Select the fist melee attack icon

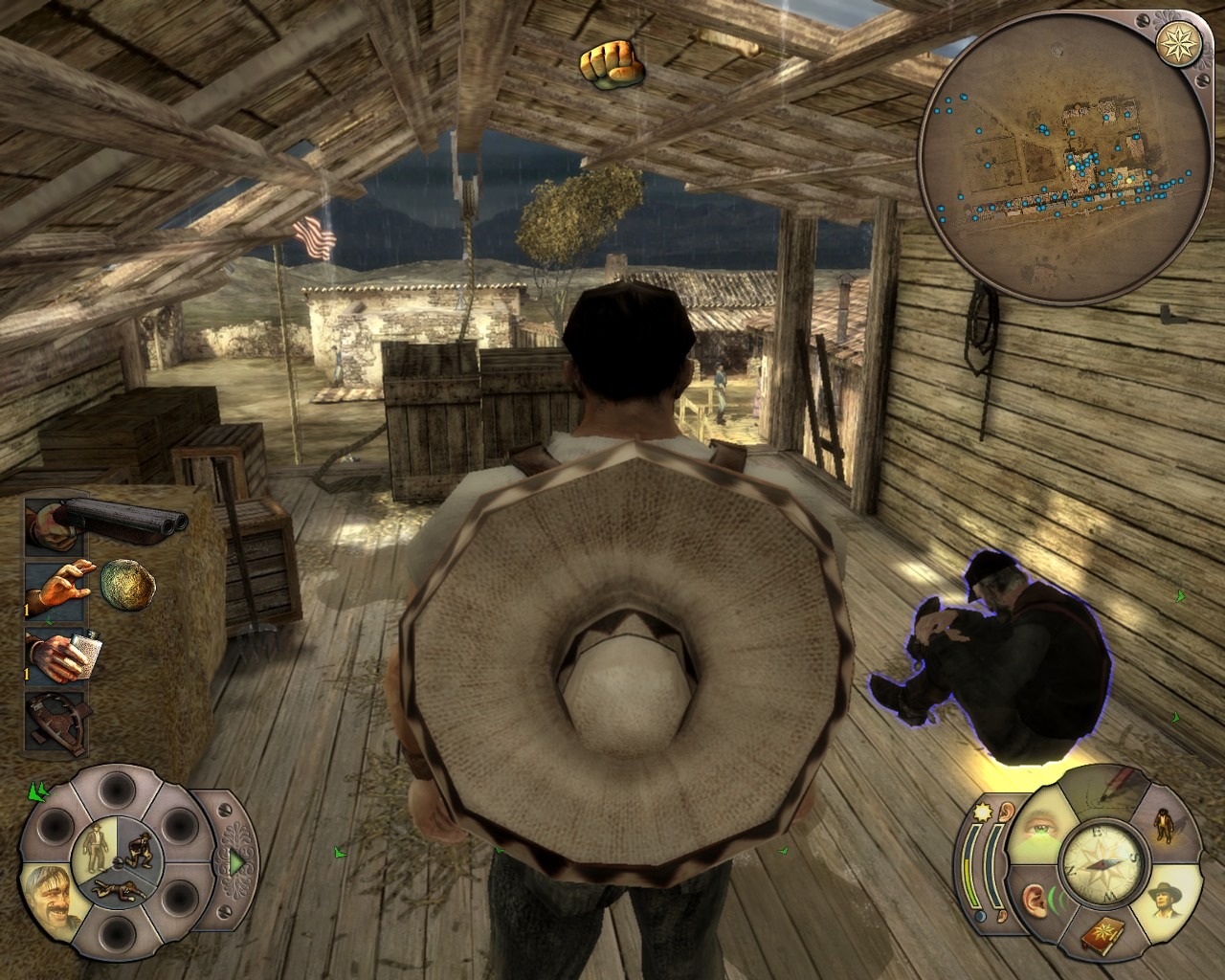(610, 63)
